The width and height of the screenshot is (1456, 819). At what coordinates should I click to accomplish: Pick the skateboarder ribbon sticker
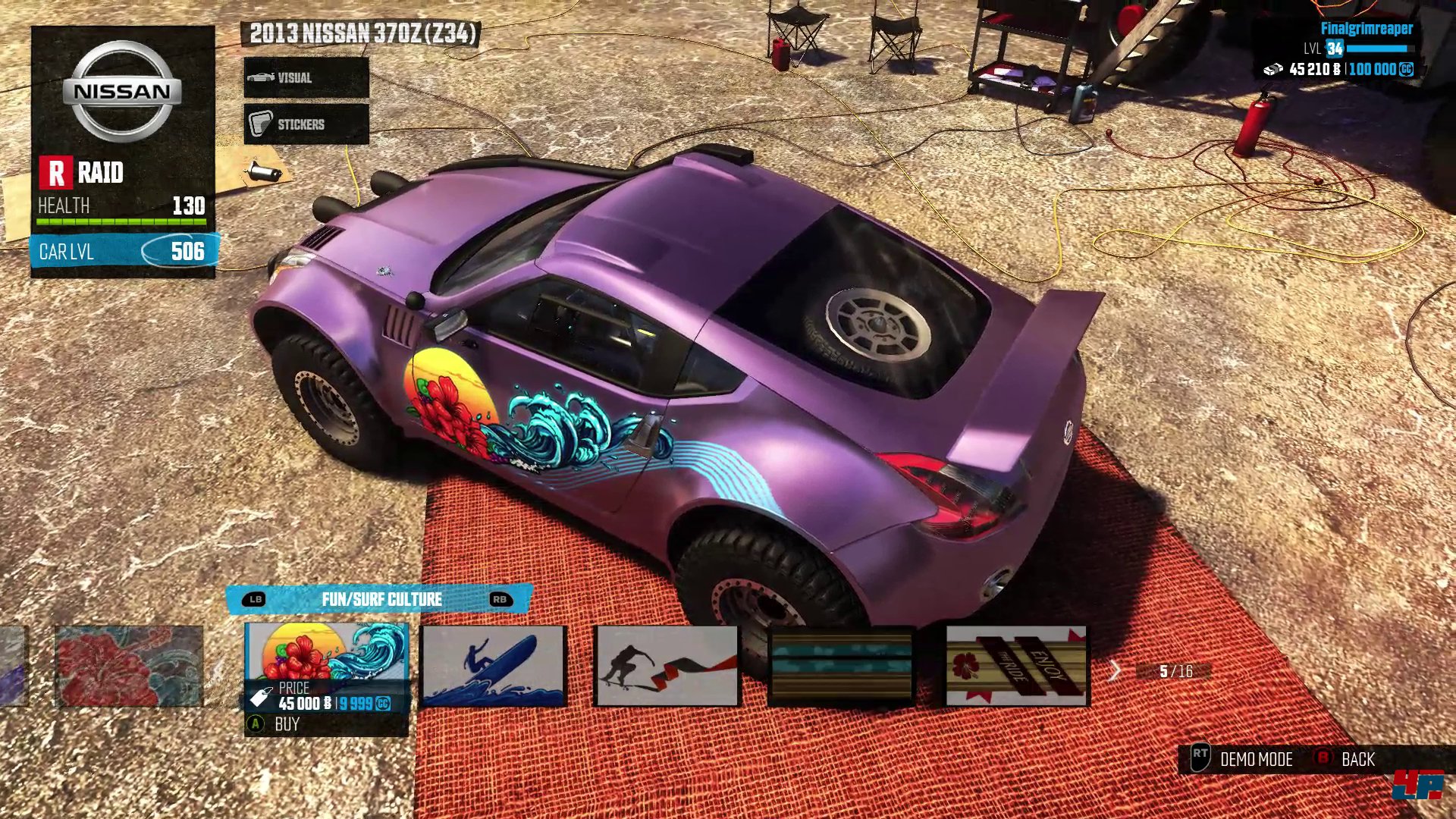(667, 666)
